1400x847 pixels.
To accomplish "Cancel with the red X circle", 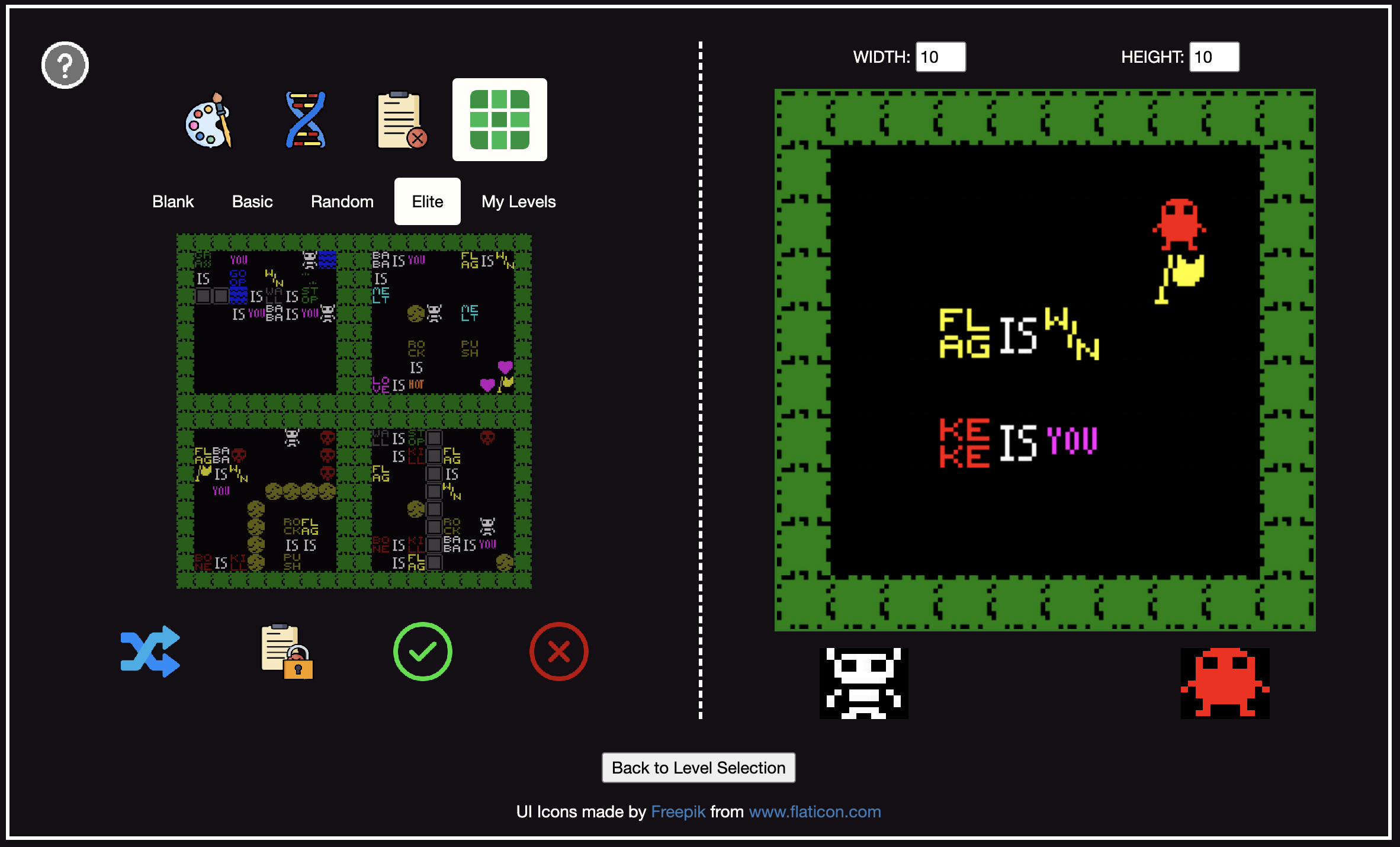I will [x=558, y=652].
